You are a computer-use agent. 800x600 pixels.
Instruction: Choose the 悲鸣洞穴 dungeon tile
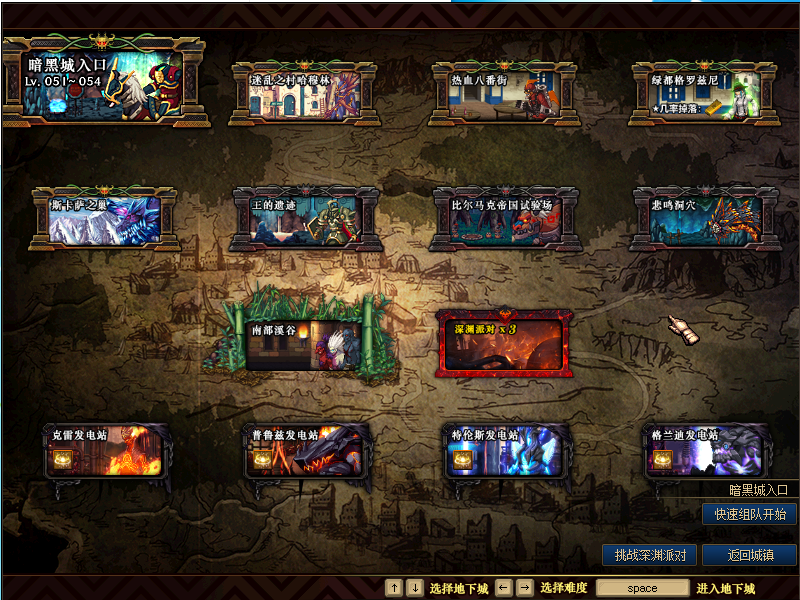(x=705, y=219)
